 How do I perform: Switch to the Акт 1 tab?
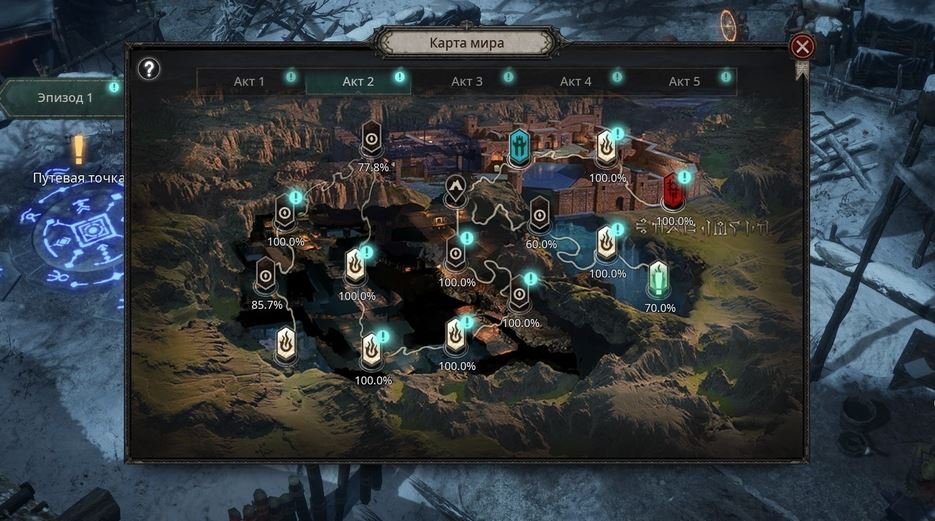248,81
